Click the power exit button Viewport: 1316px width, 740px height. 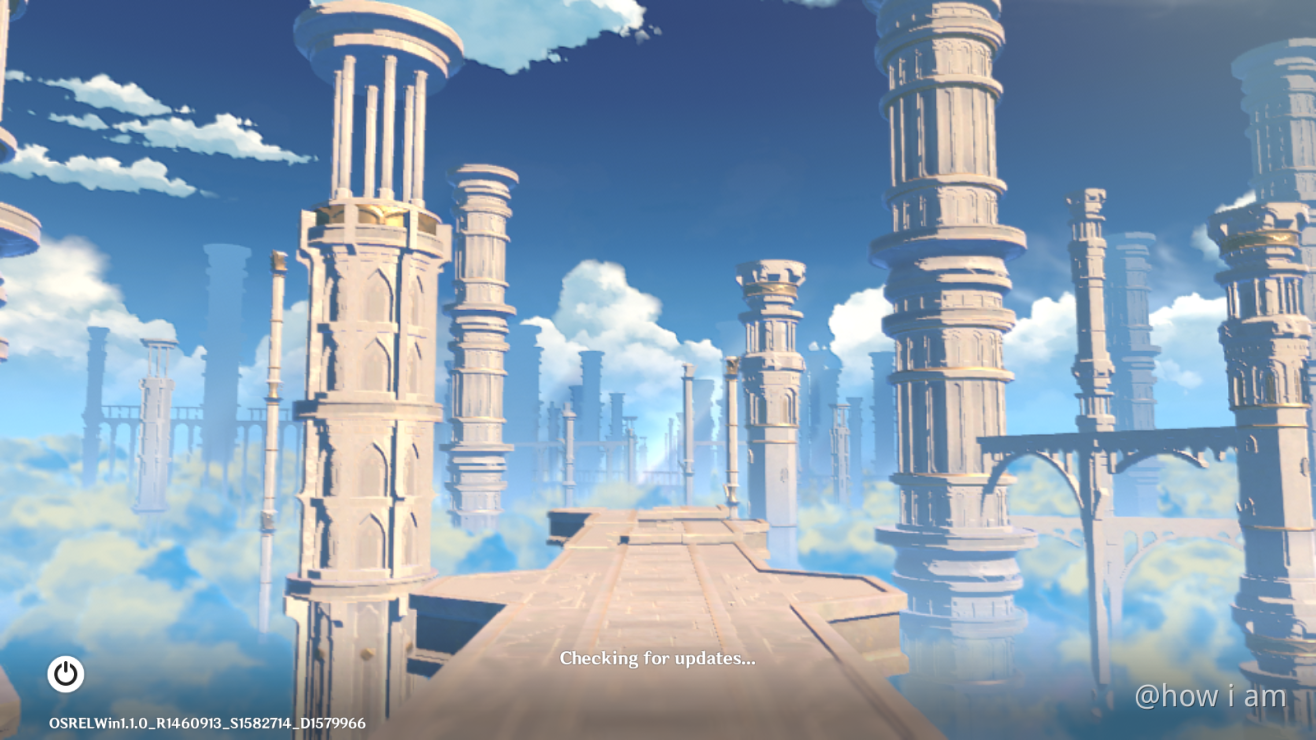(x=66, y=674)
